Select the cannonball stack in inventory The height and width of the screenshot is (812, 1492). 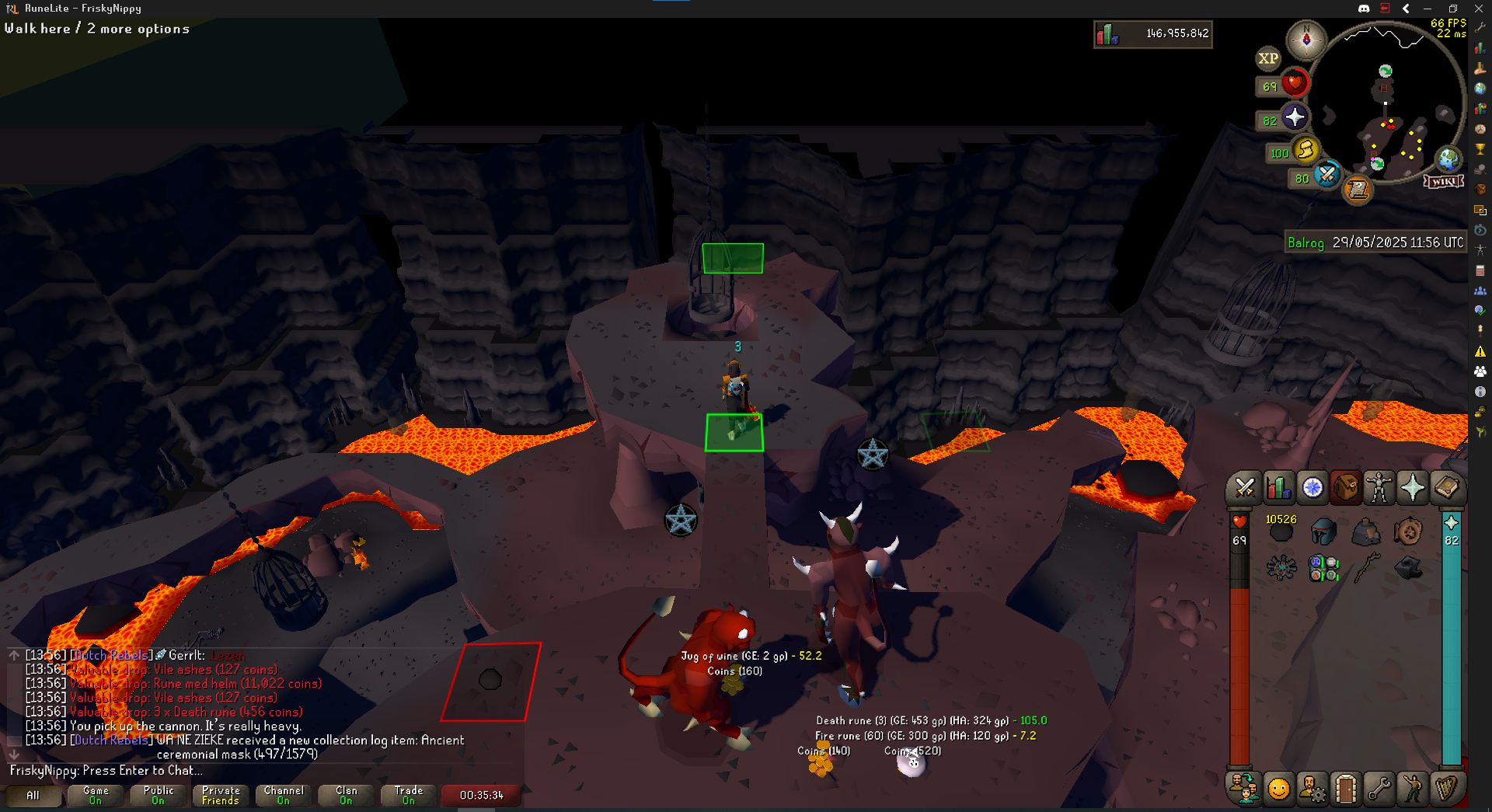pos(1281,531)
